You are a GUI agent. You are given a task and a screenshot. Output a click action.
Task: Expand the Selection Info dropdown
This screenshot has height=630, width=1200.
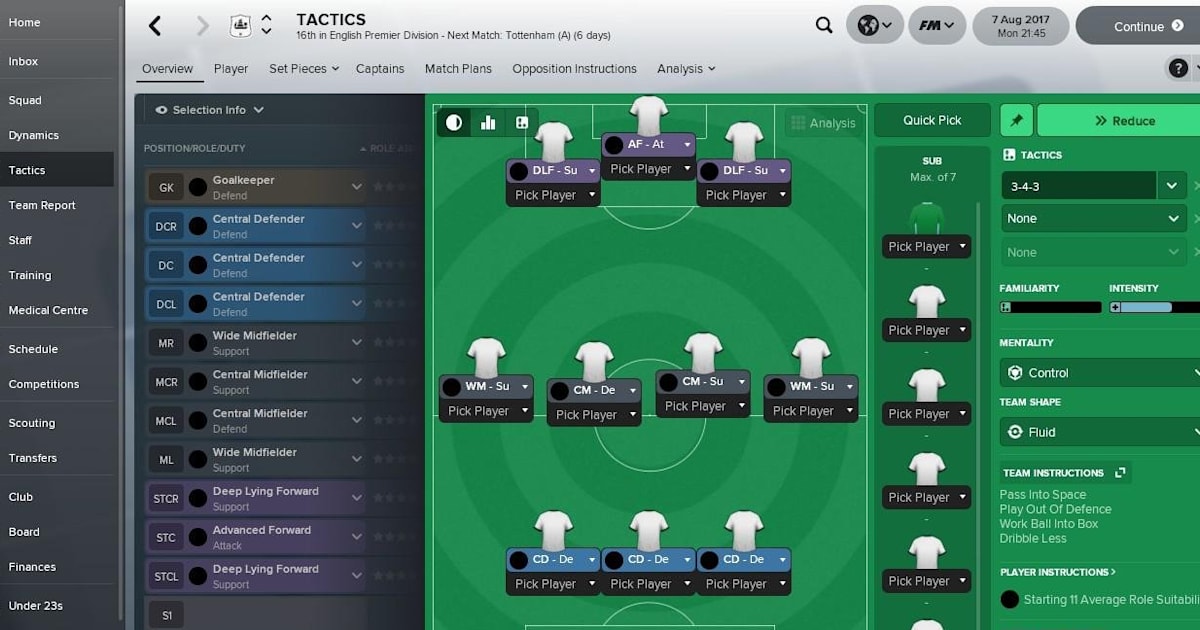point(210,110)
